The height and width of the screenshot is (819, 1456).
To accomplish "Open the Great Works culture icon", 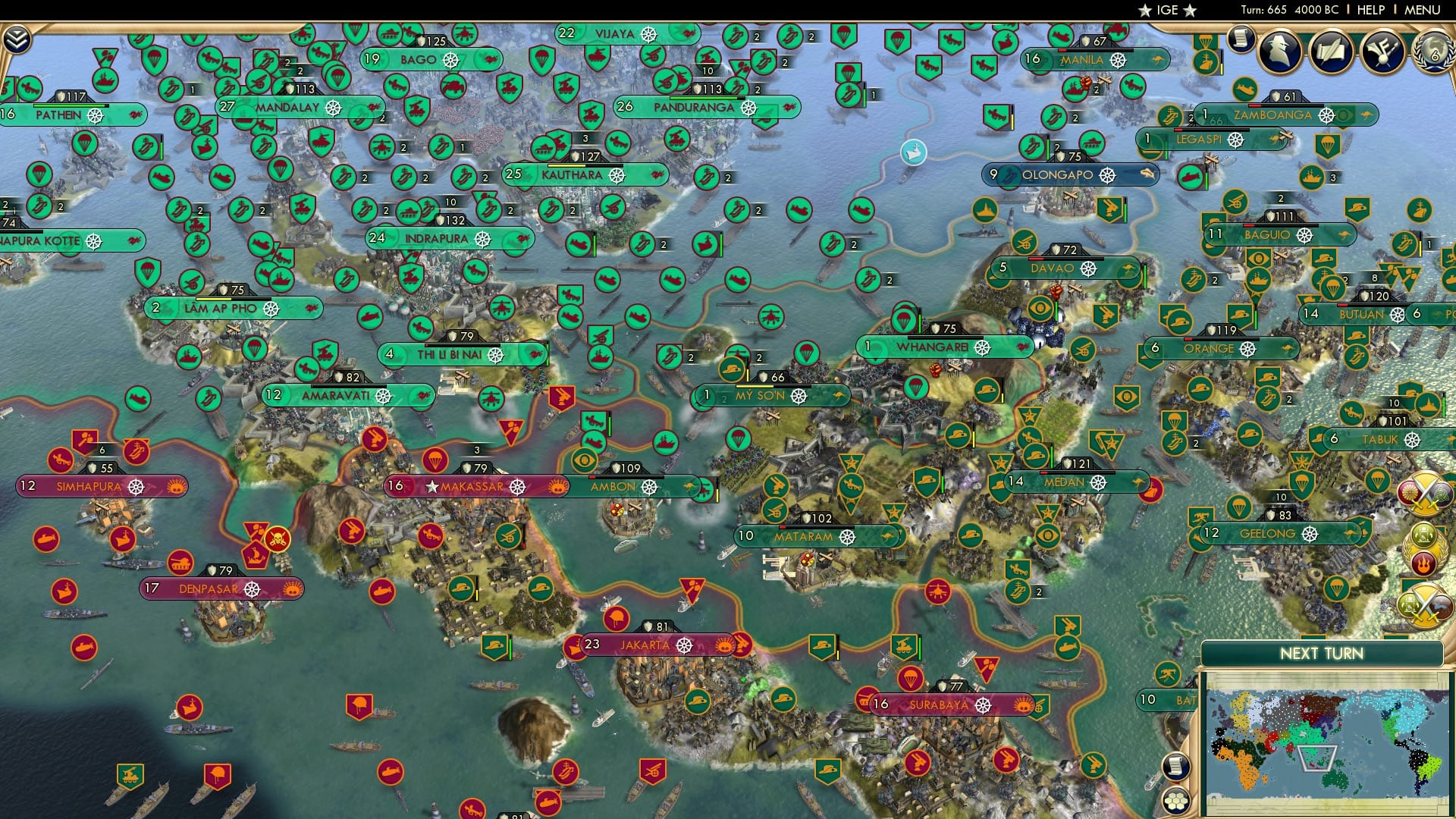I will (x=1384, y=52).
